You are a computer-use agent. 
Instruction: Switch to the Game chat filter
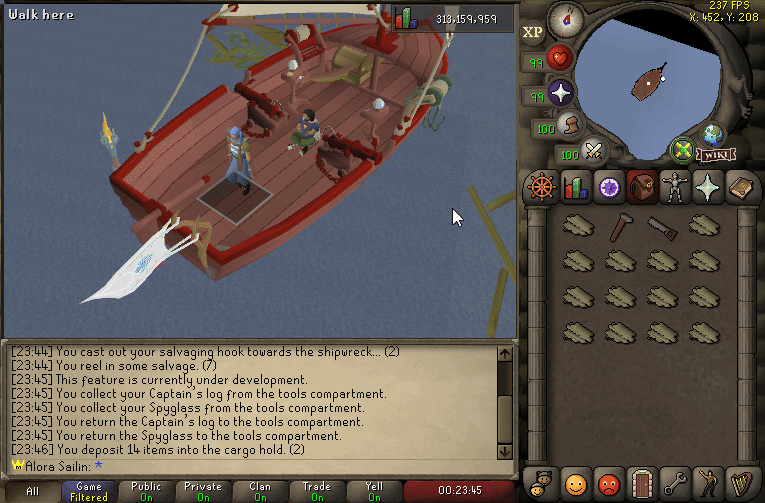(x=89, y=491)
